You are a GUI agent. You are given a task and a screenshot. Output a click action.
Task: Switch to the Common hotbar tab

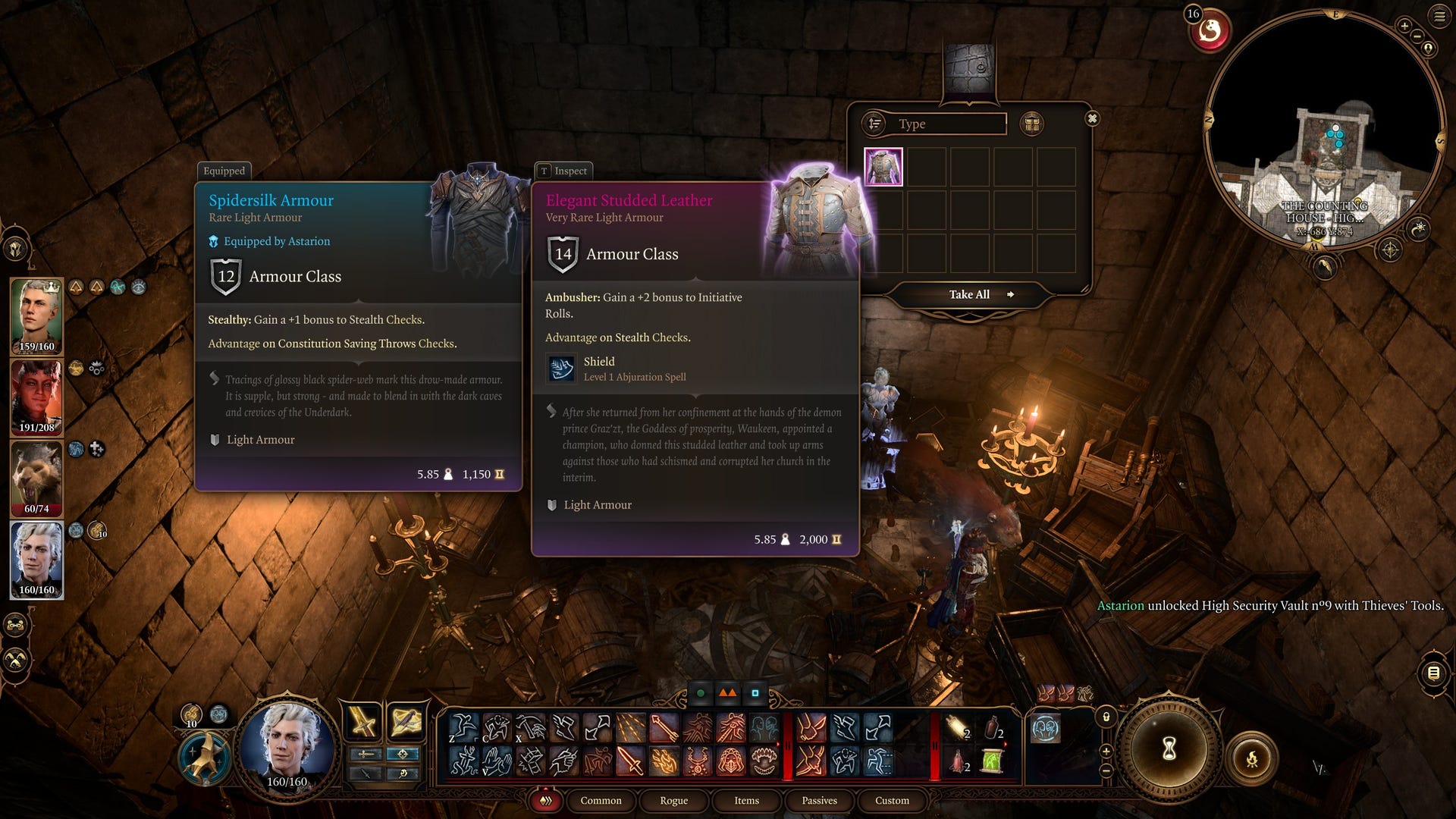601,800
